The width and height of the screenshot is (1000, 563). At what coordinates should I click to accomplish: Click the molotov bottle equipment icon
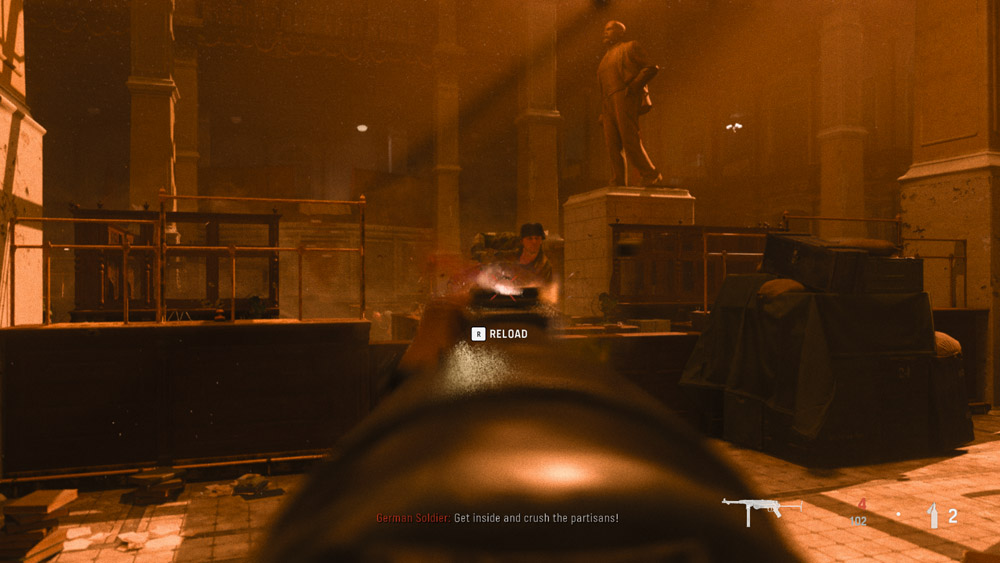[x=933, y=515]
